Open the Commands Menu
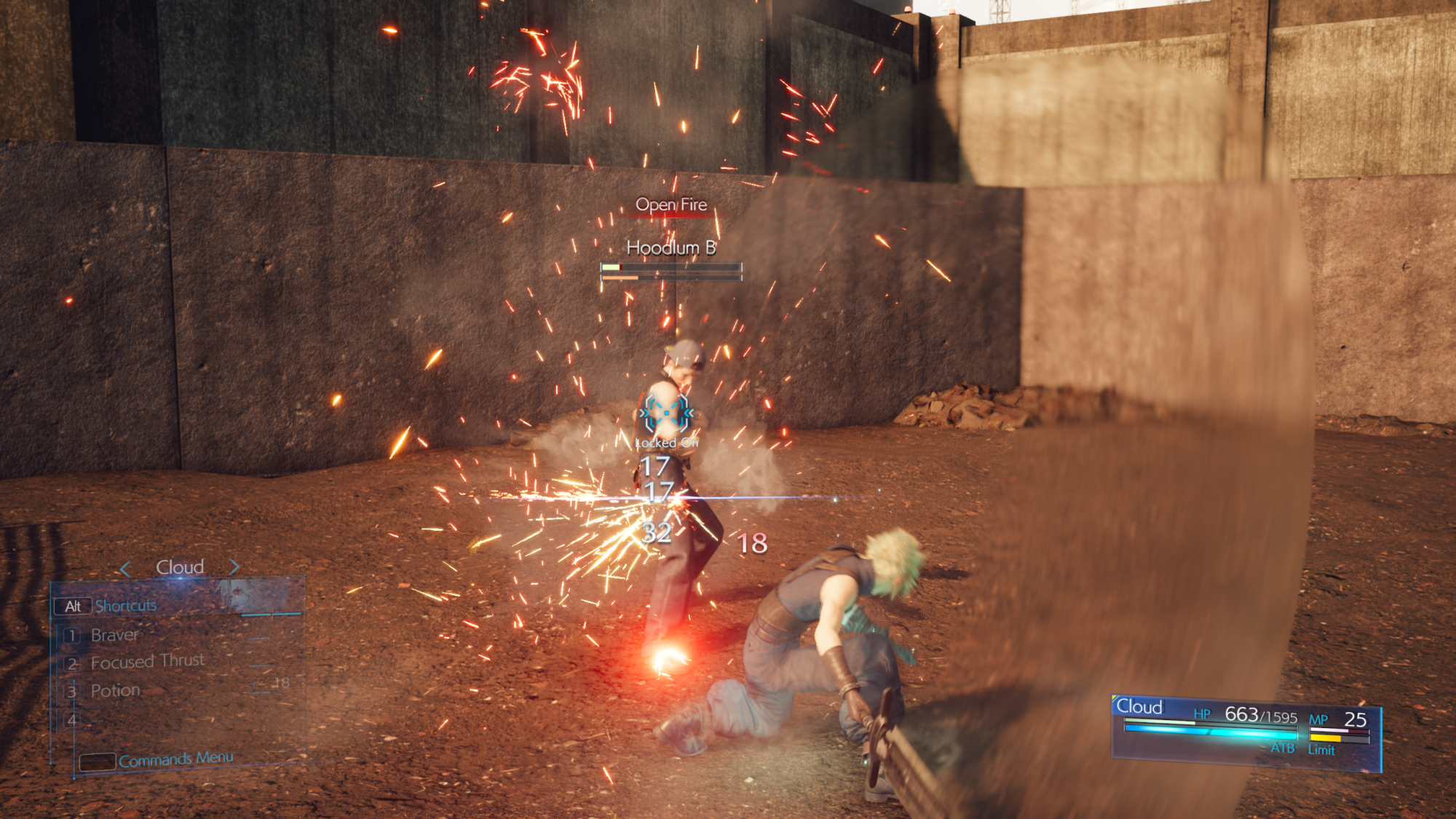1456x819 pixels. [175, 759]
